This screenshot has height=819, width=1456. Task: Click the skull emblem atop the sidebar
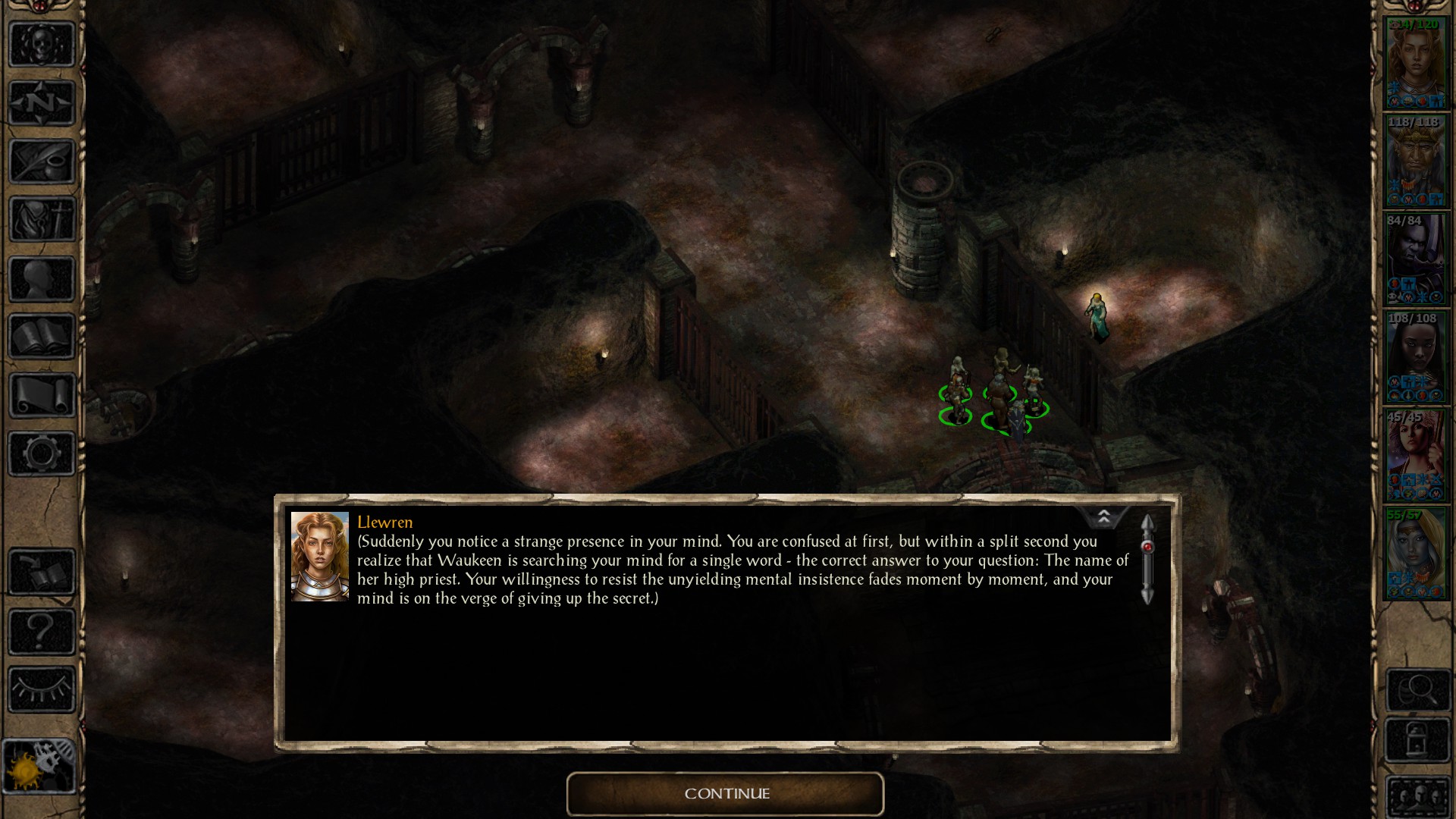[x=42, y=43]
